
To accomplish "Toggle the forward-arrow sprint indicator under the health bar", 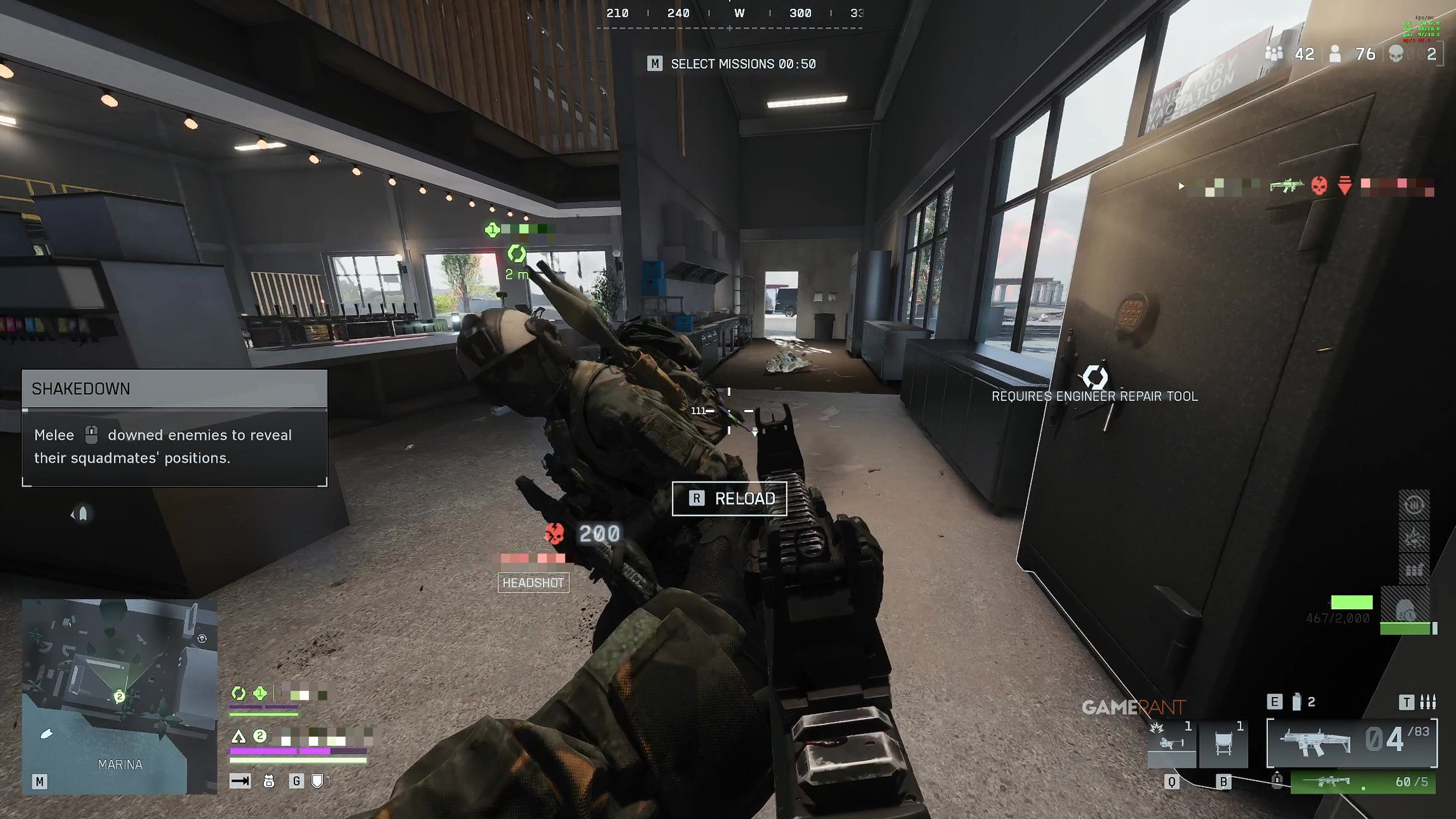I will pos(240,781).
